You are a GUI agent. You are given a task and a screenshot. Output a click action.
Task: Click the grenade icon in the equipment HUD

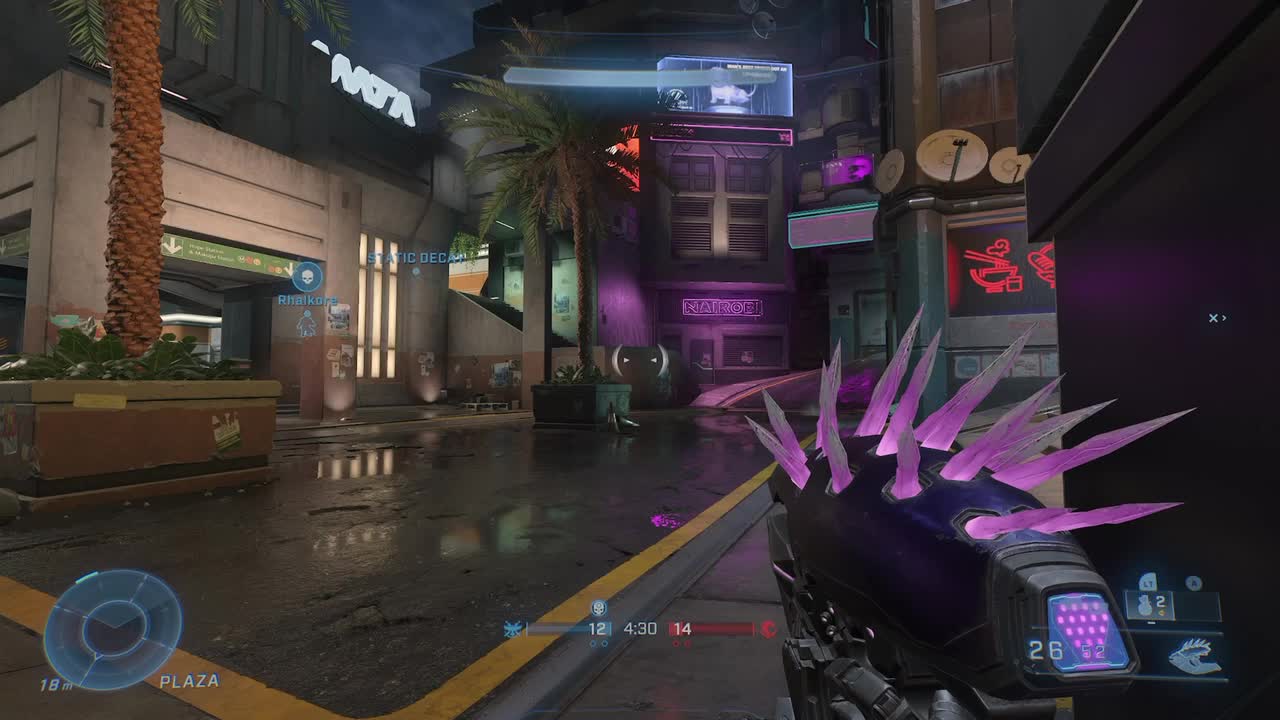pyautogui.click(x=1144, y=604)
